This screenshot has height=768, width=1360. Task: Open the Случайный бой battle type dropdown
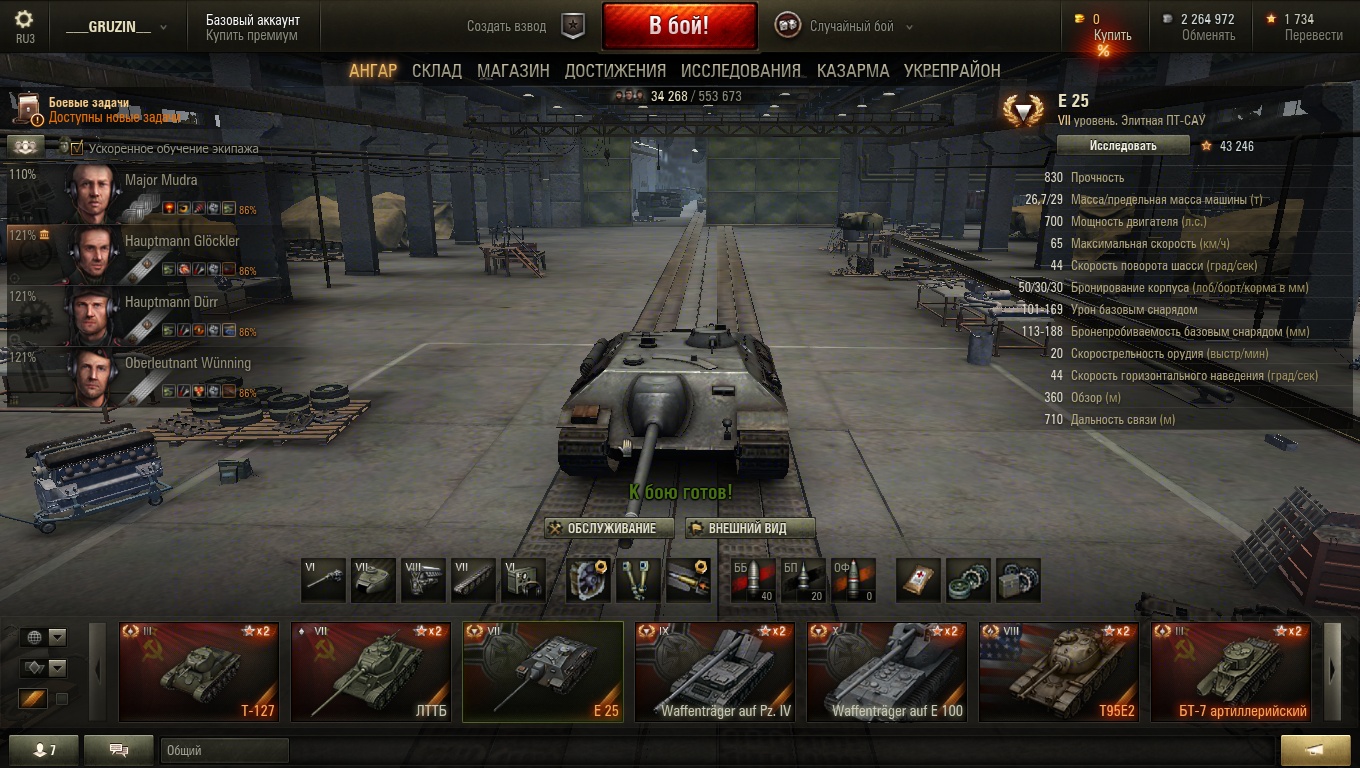coord(860,27)
